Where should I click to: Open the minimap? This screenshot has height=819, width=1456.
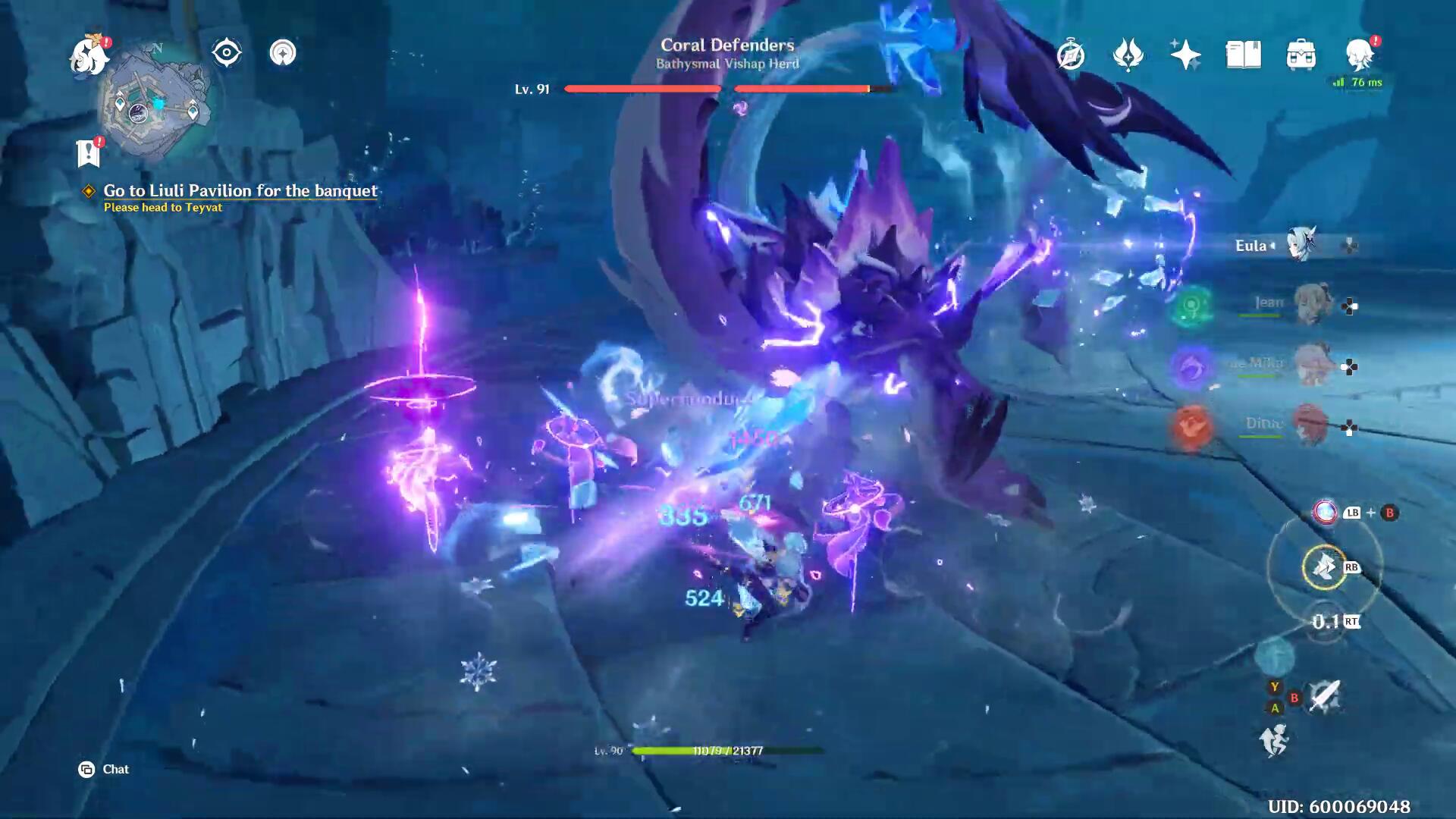tap(155, 102)
